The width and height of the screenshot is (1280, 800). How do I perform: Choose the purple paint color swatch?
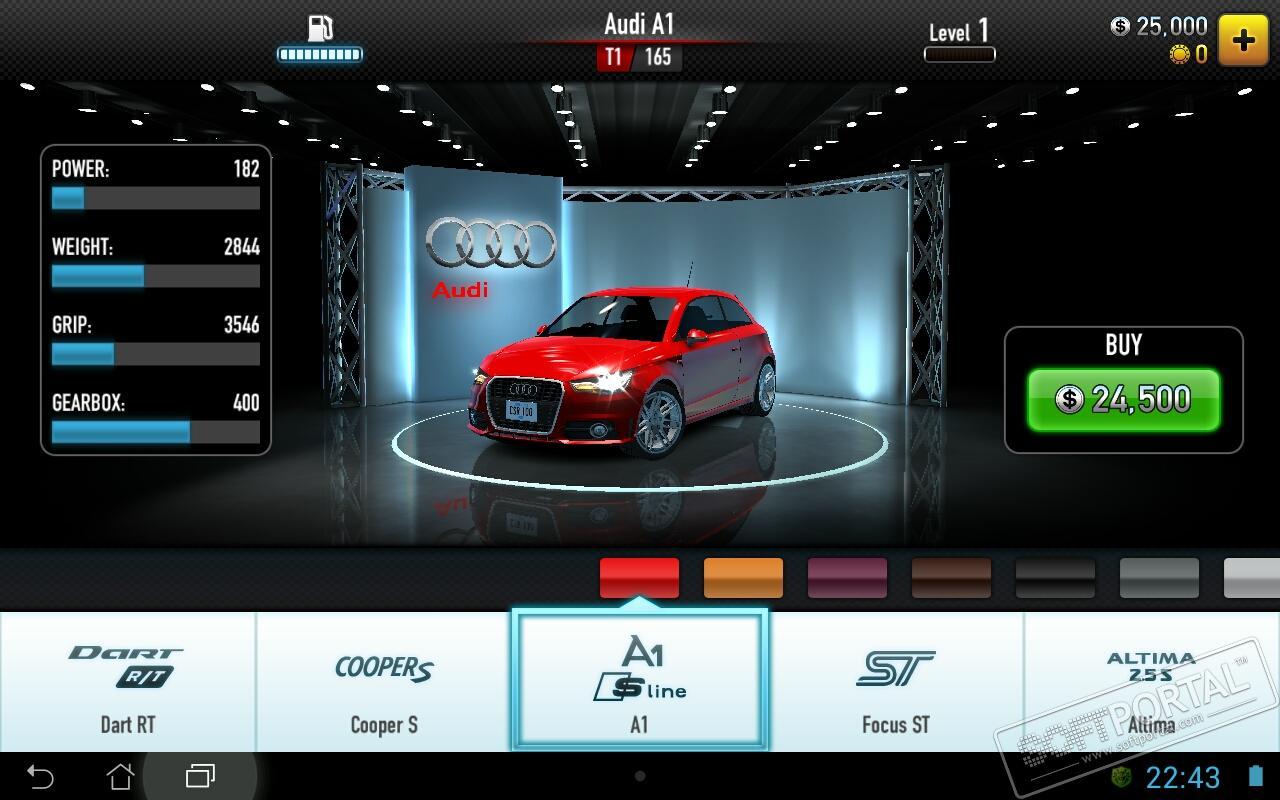pos(847,578)
